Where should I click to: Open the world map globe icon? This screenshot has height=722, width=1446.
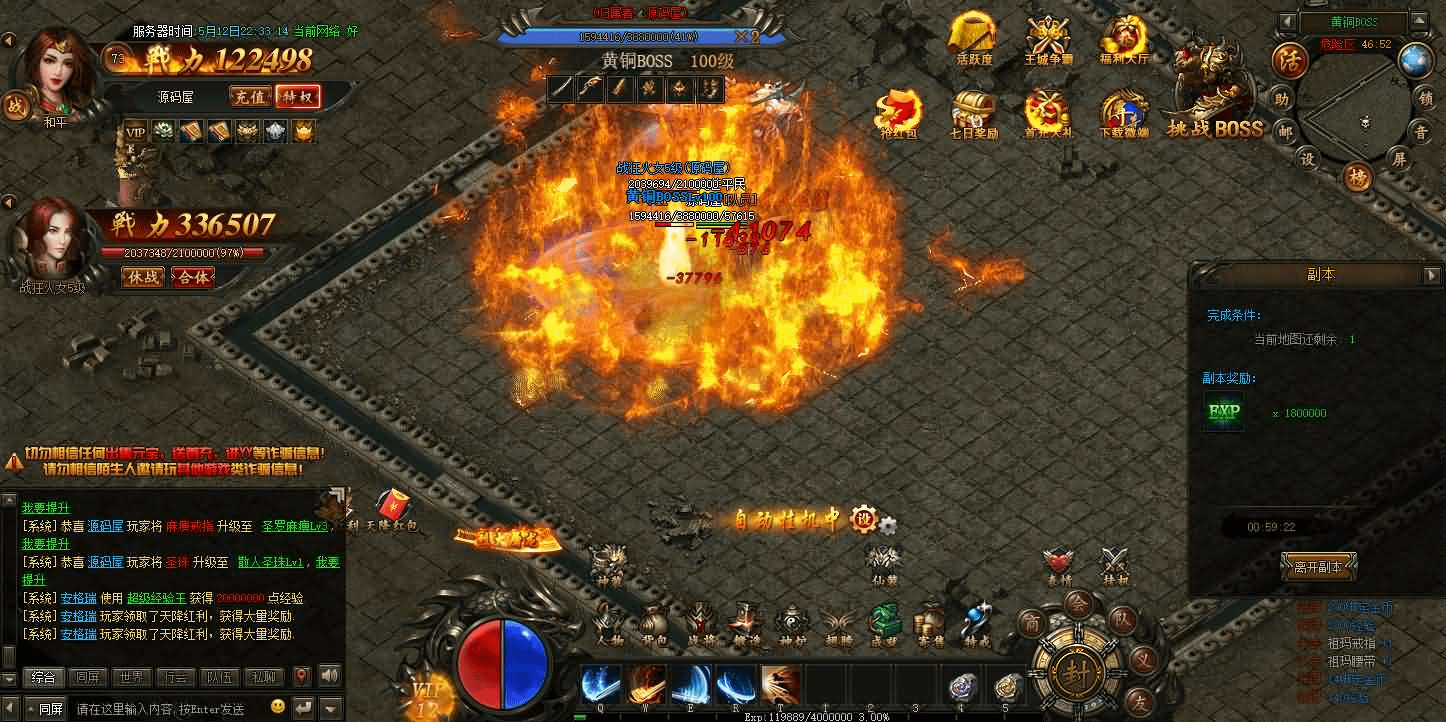(x=1415, y=61)
